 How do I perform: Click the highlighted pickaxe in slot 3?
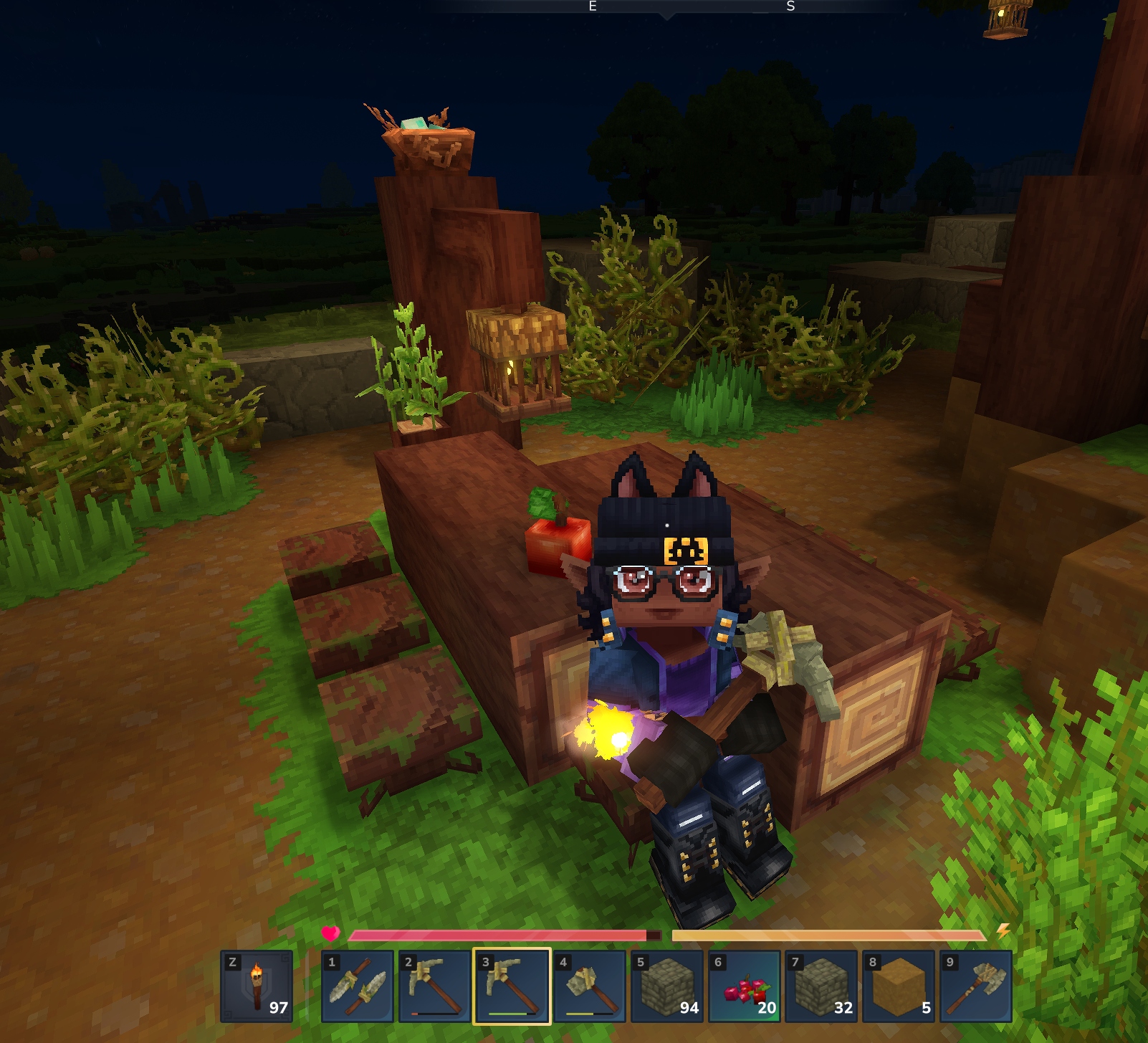point(512,986)
